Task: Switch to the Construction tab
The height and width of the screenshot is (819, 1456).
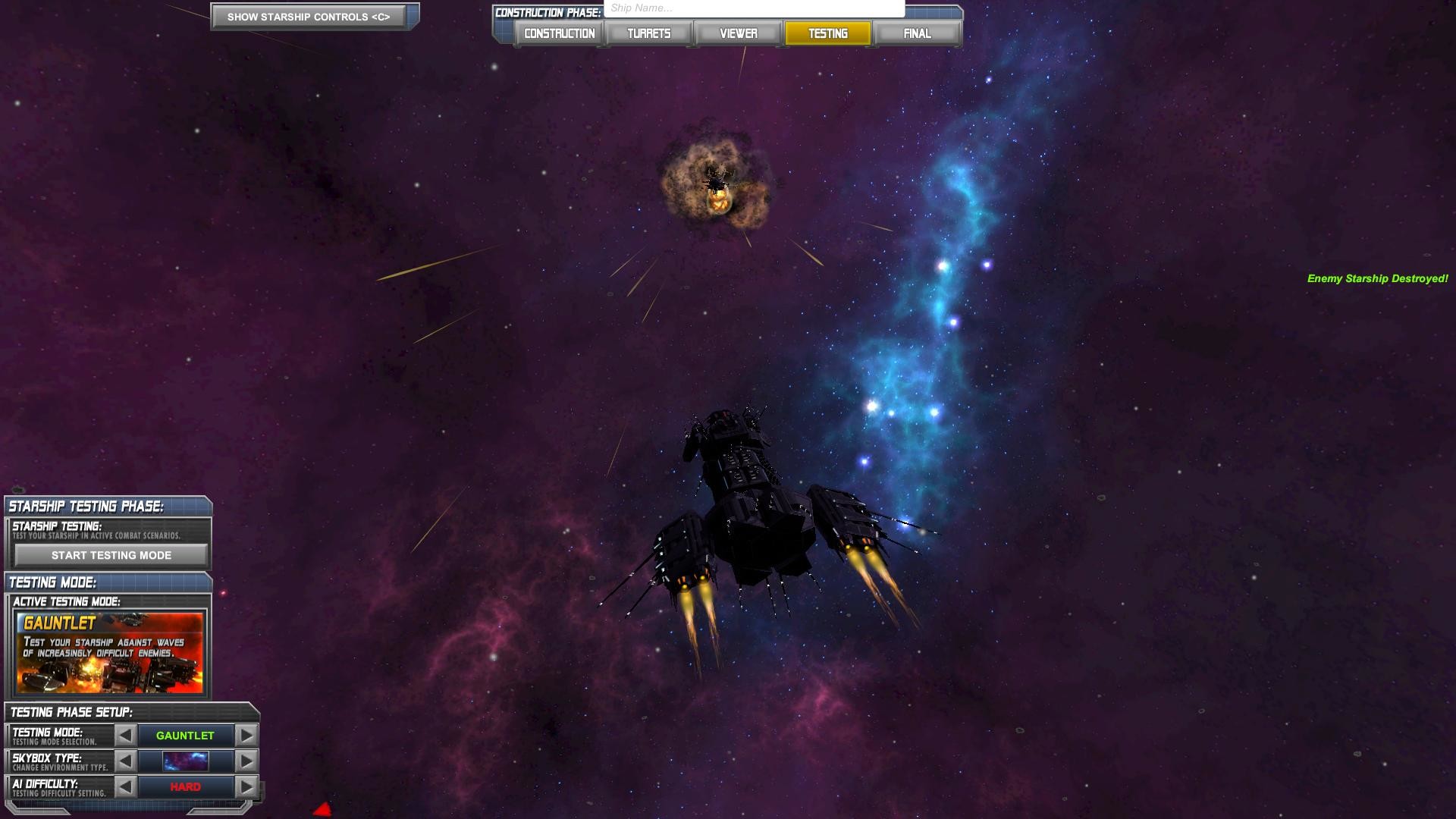Action: 558,33
